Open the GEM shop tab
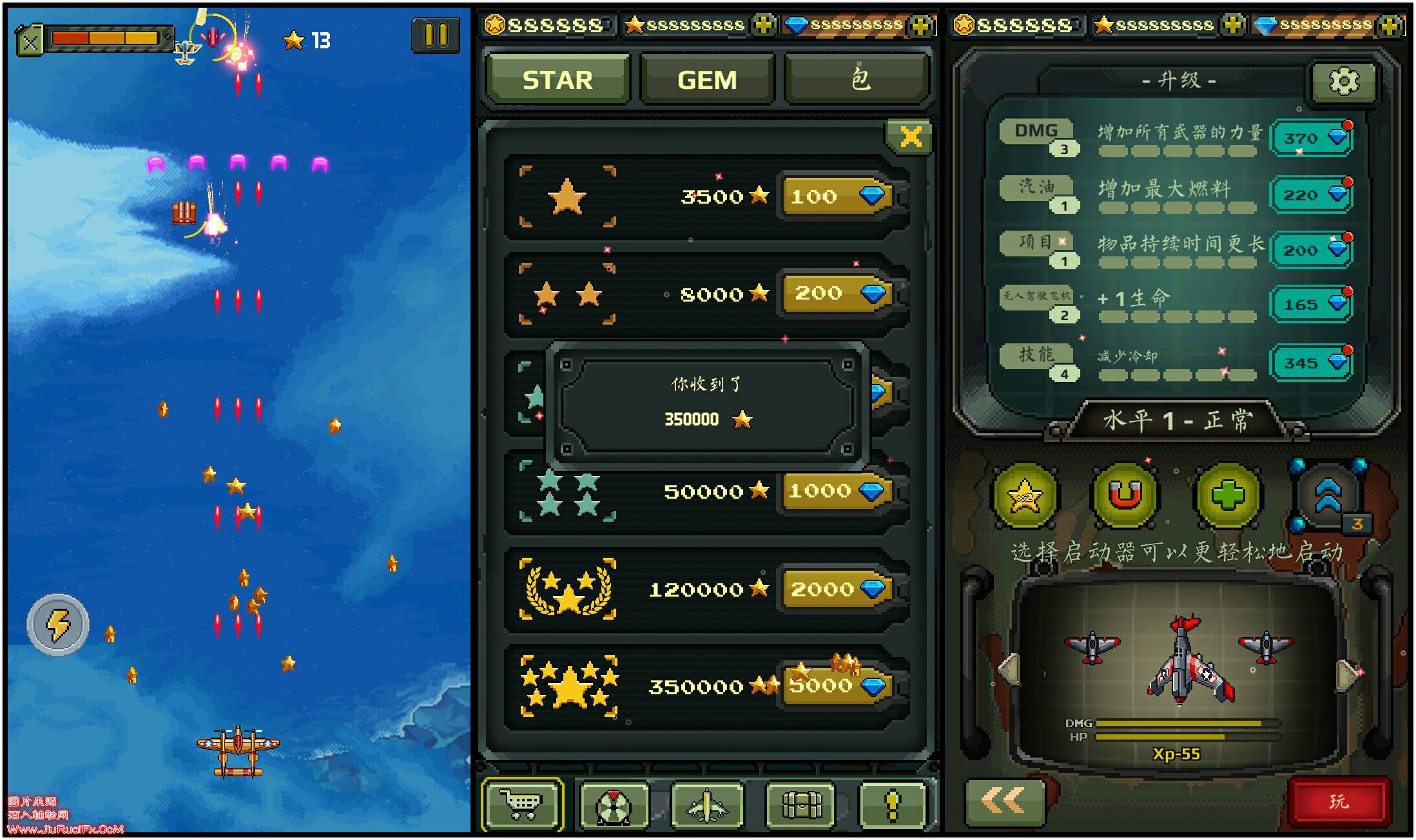Viewport: 1416px width, 840px height. [x=707, y=80]
